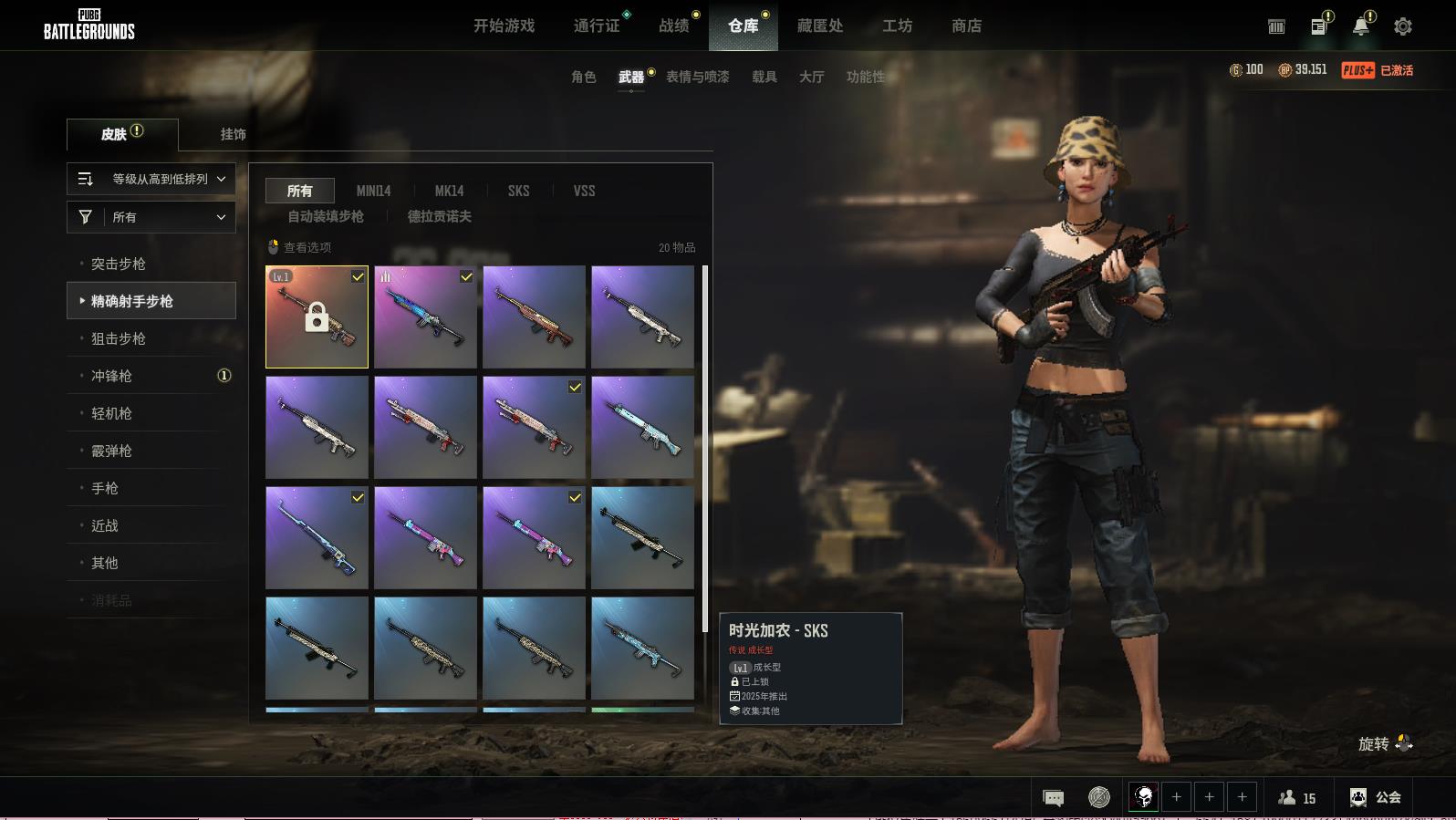This screenshot has height=820, width=1456.
Task: Switch to the 挂饰 charms tab
Action: [233, 134]
